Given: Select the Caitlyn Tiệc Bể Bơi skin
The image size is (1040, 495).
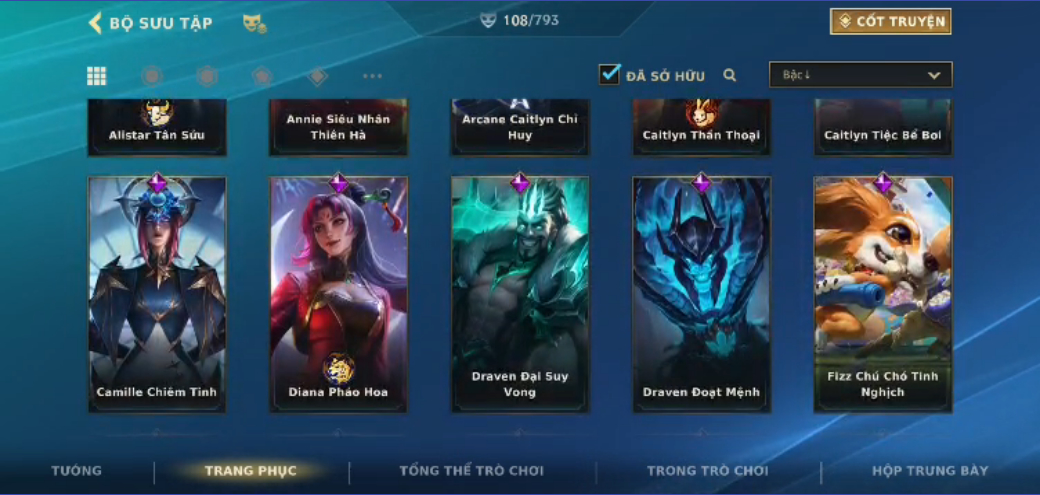Looking at the screenshot, I should (883, 128).
